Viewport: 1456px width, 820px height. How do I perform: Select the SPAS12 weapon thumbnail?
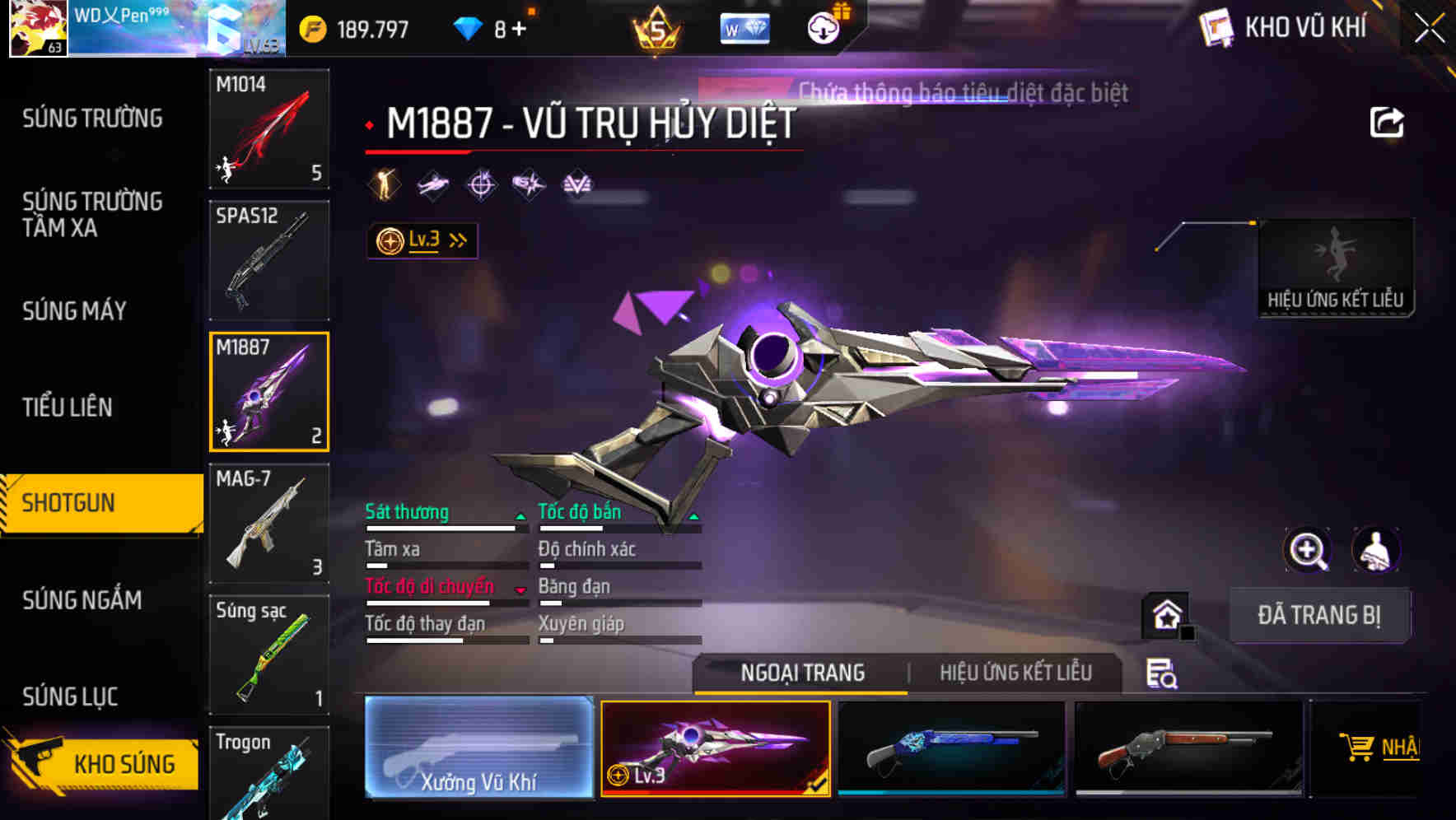tap(268, 259)
